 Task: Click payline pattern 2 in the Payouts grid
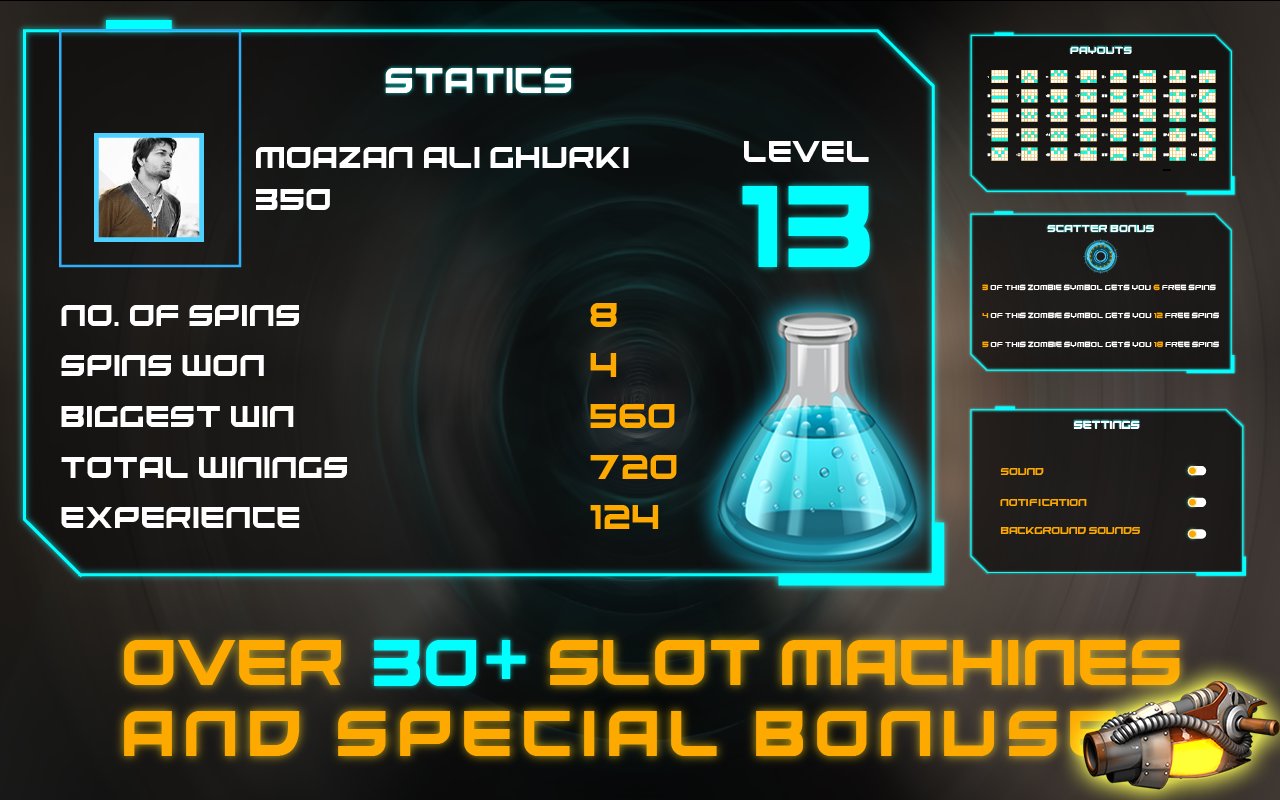(999, 95)
